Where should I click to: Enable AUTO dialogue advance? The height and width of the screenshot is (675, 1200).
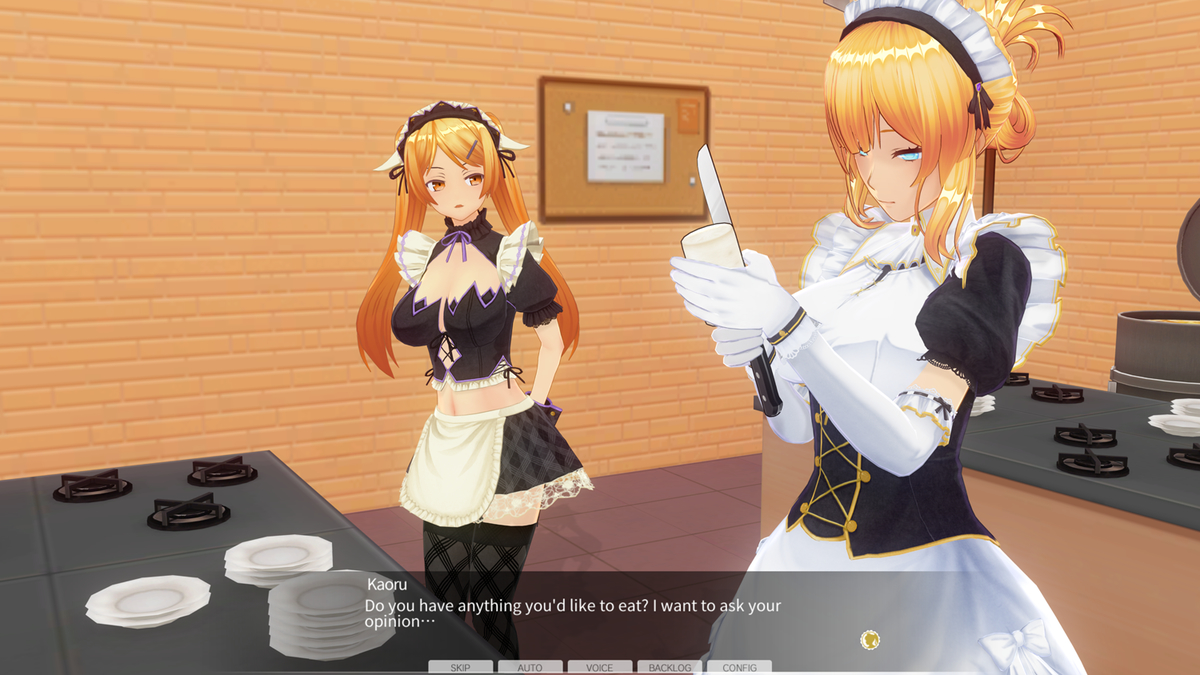coord(530,667)
